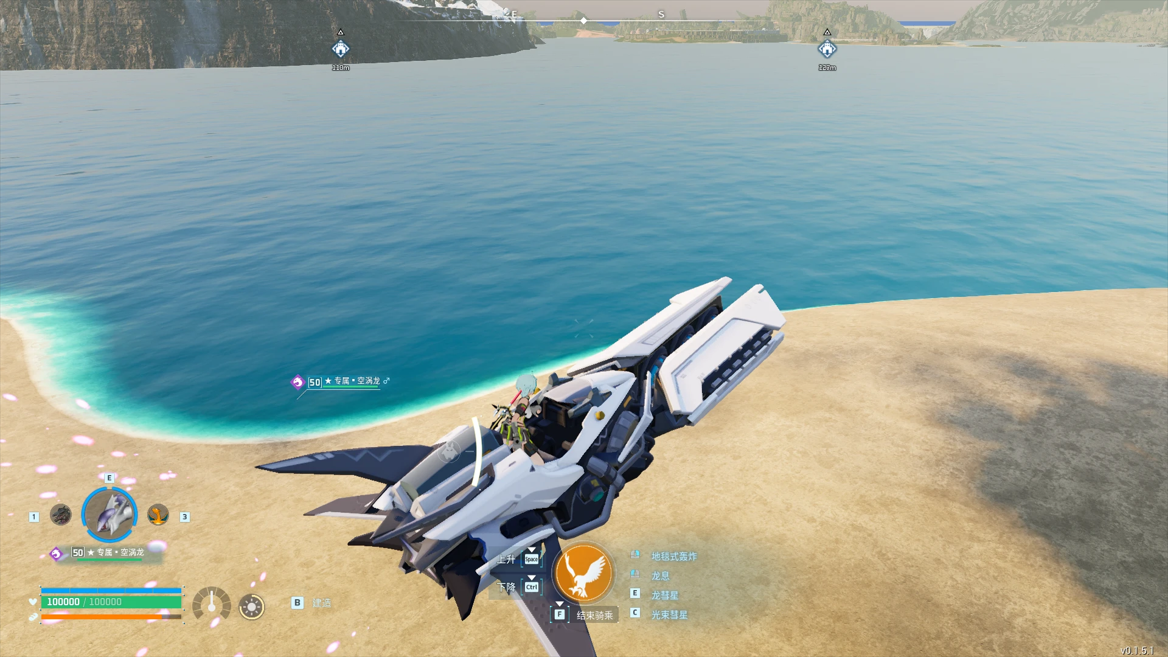
Task: Choose the 龙彗星 skill entry
Action: (x=664, y=596)
